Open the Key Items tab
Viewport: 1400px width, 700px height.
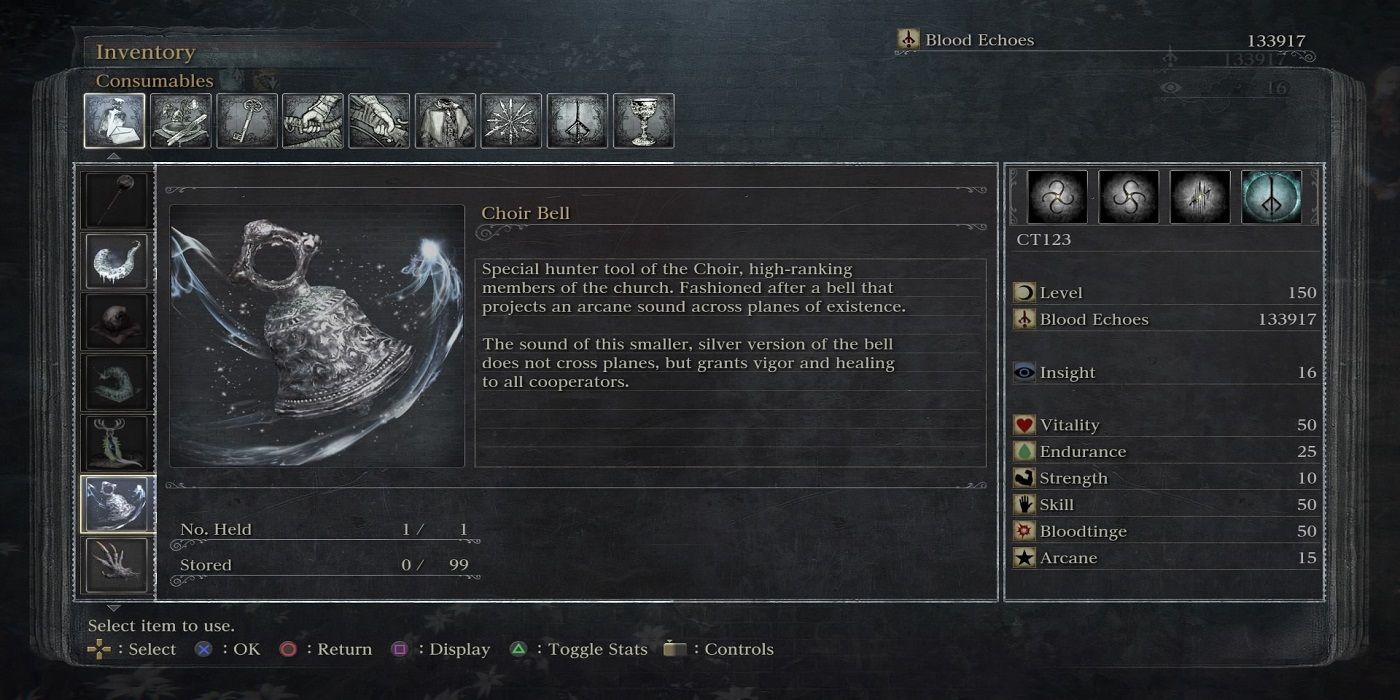[246, 121]
